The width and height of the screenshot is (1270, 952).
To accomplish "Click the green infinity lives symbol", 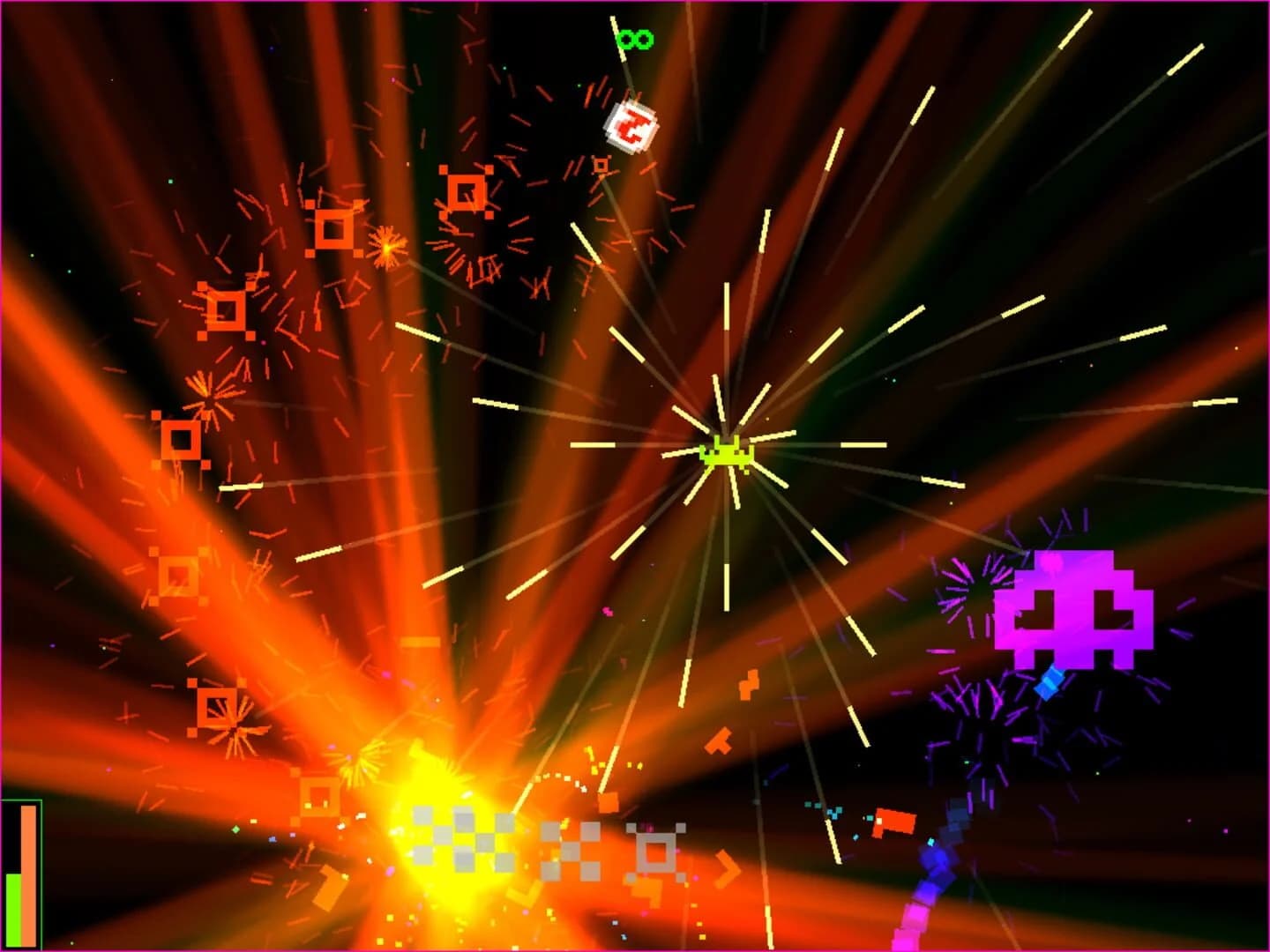I will click(635, 37).
